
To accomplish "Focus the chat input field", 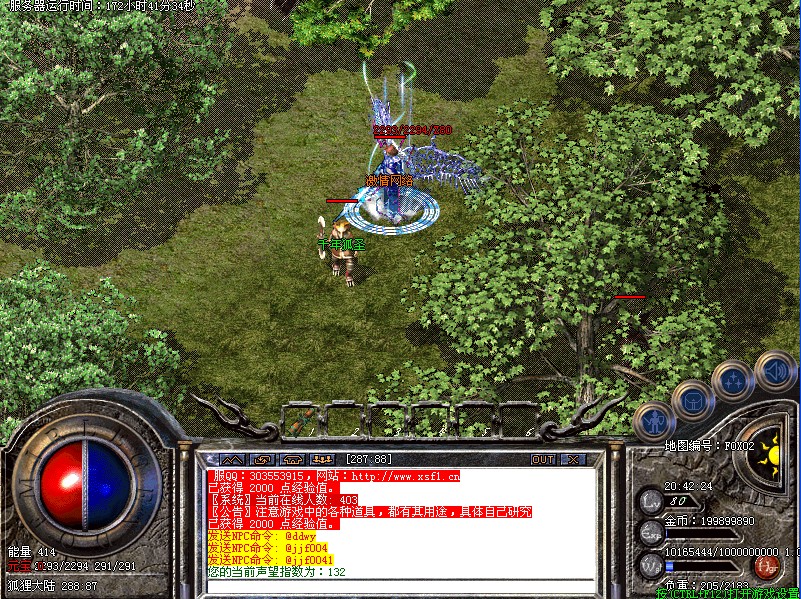I will [400, 587].
